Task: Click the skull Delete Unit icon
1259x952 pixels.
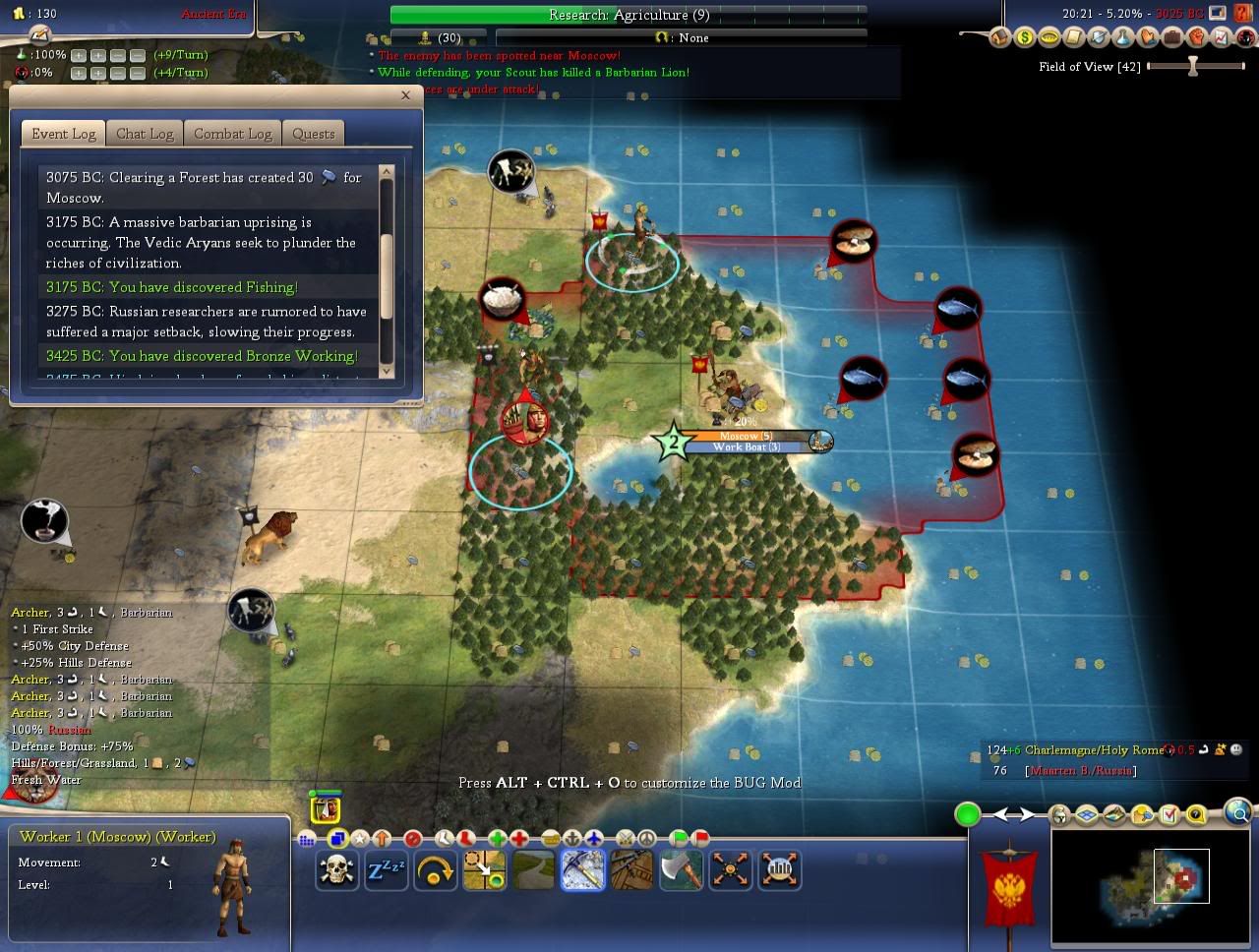Action: point(337,870)
